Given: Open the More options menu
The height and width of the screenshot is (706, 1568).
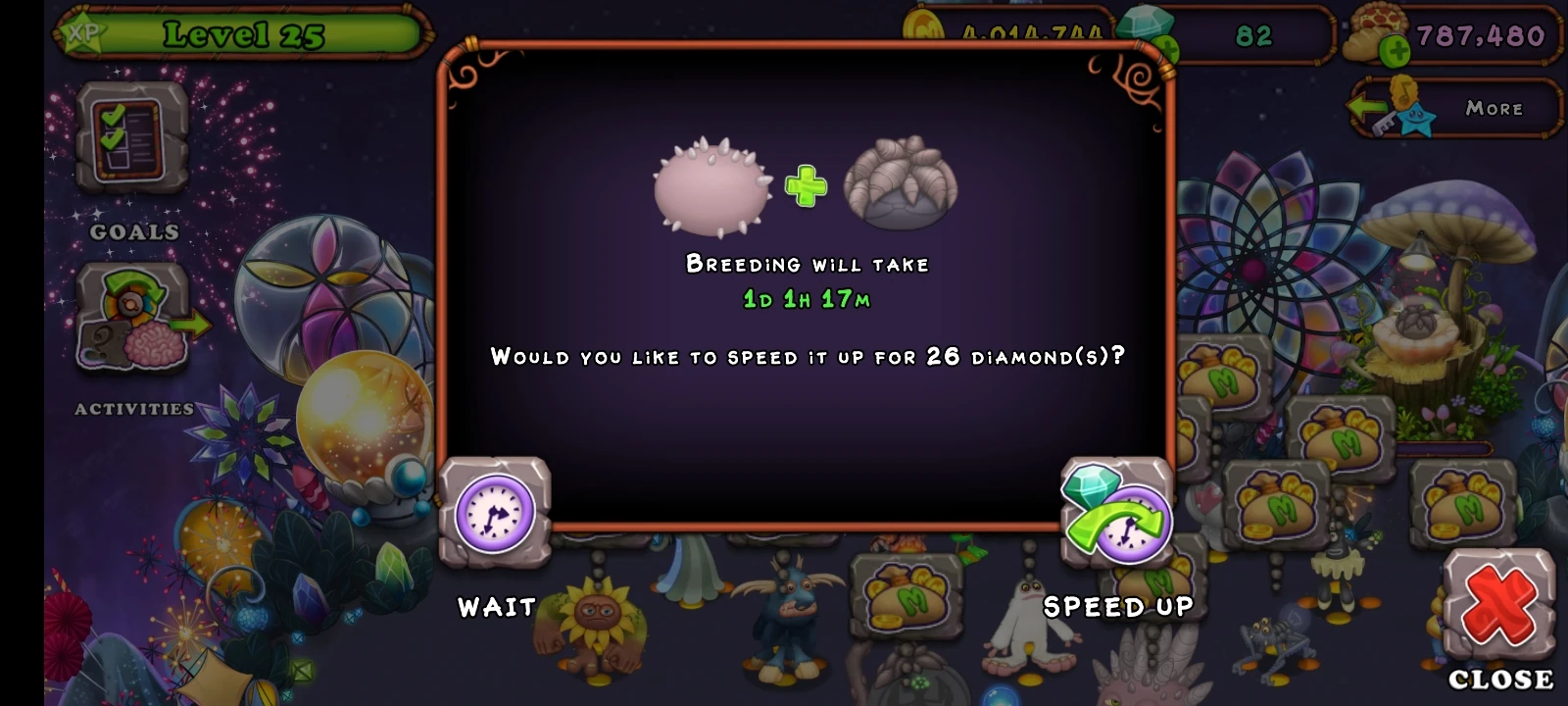Looking at the screenshot, I should click(1493, 108).
